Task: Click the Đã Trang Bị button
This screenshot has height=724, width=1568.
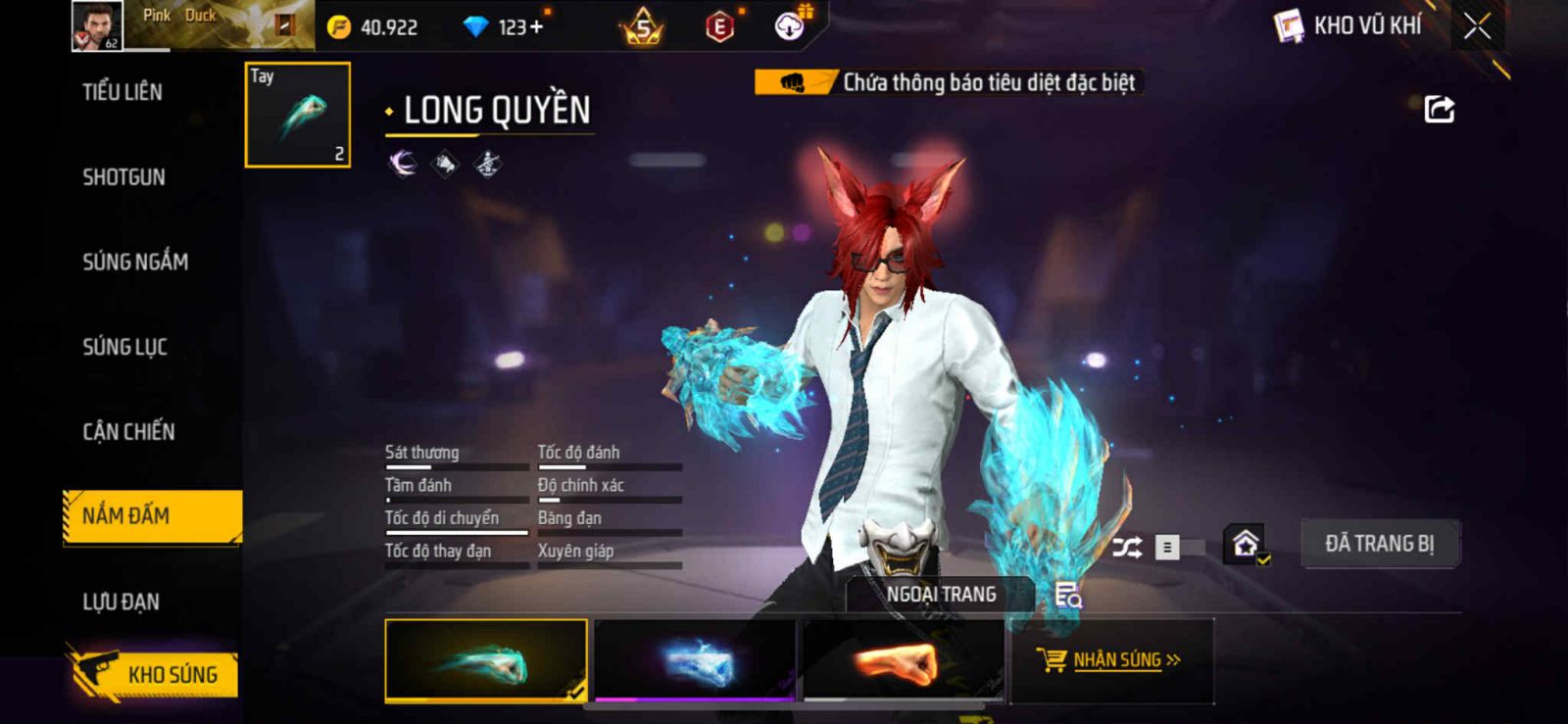Action: tap(1379, 544)
